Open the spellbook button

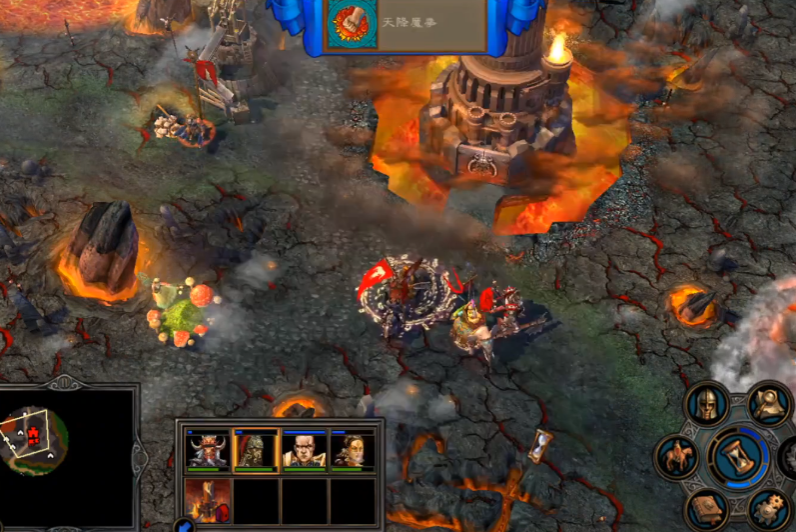[x=707, y=510]
